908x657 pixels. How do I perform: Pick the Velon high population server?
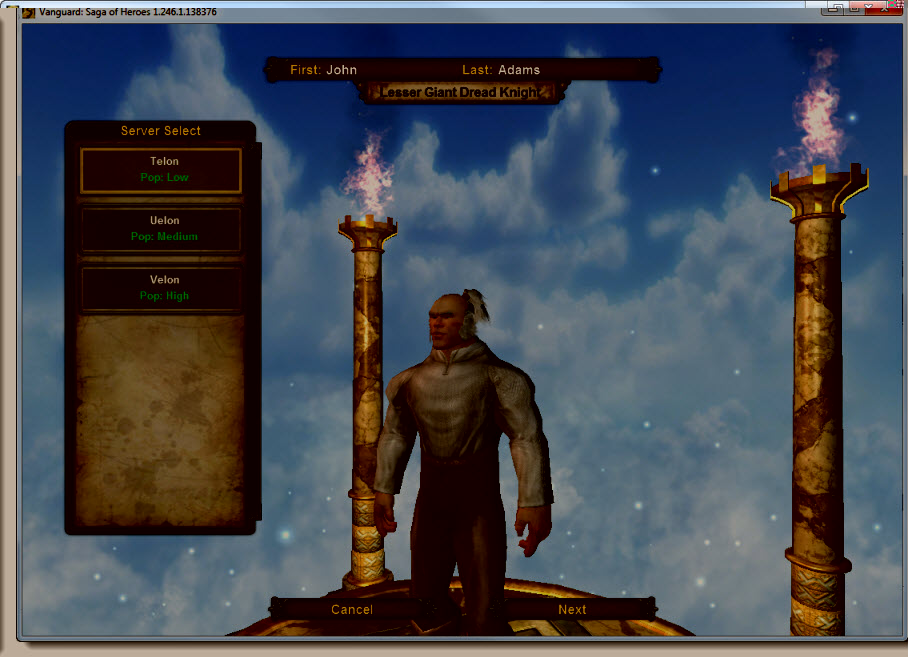coord(160,288)
